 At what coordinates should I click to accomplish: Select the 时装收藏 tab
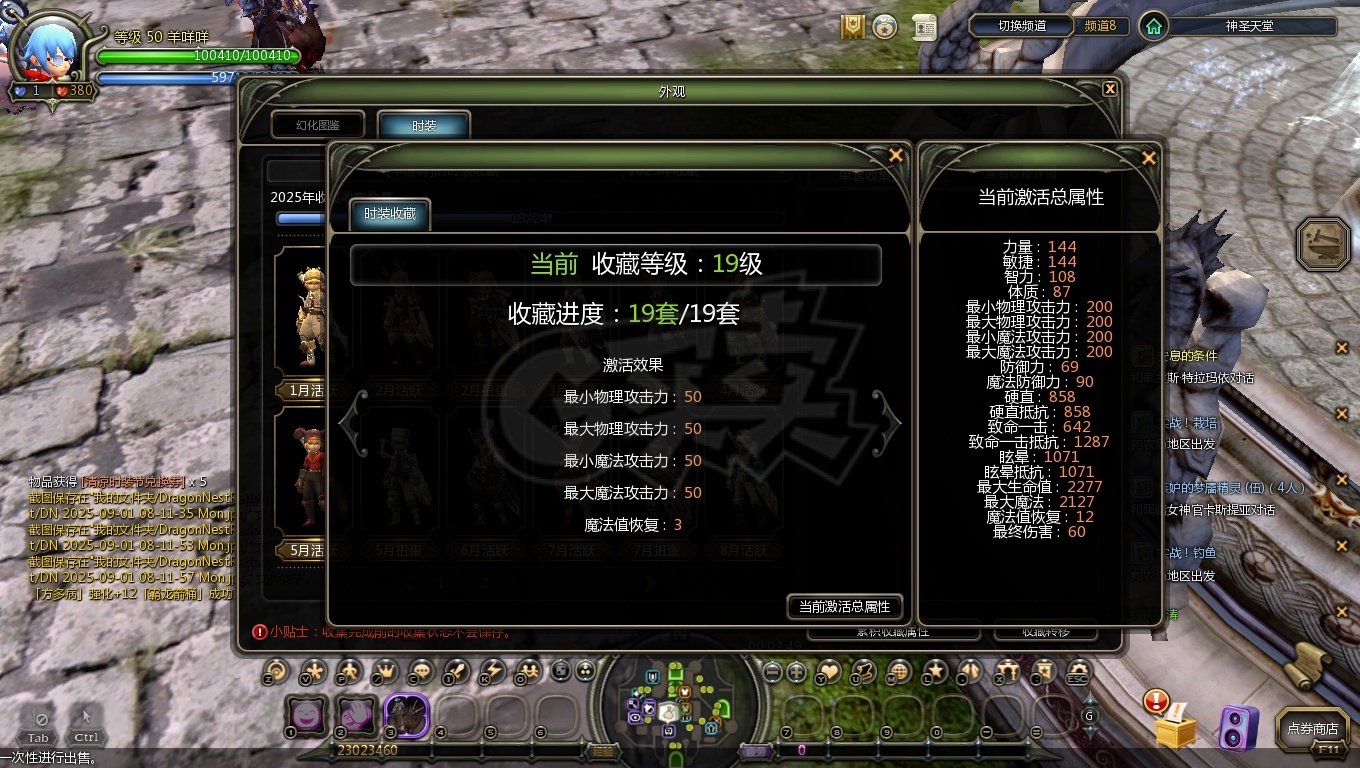pos(389,213)
